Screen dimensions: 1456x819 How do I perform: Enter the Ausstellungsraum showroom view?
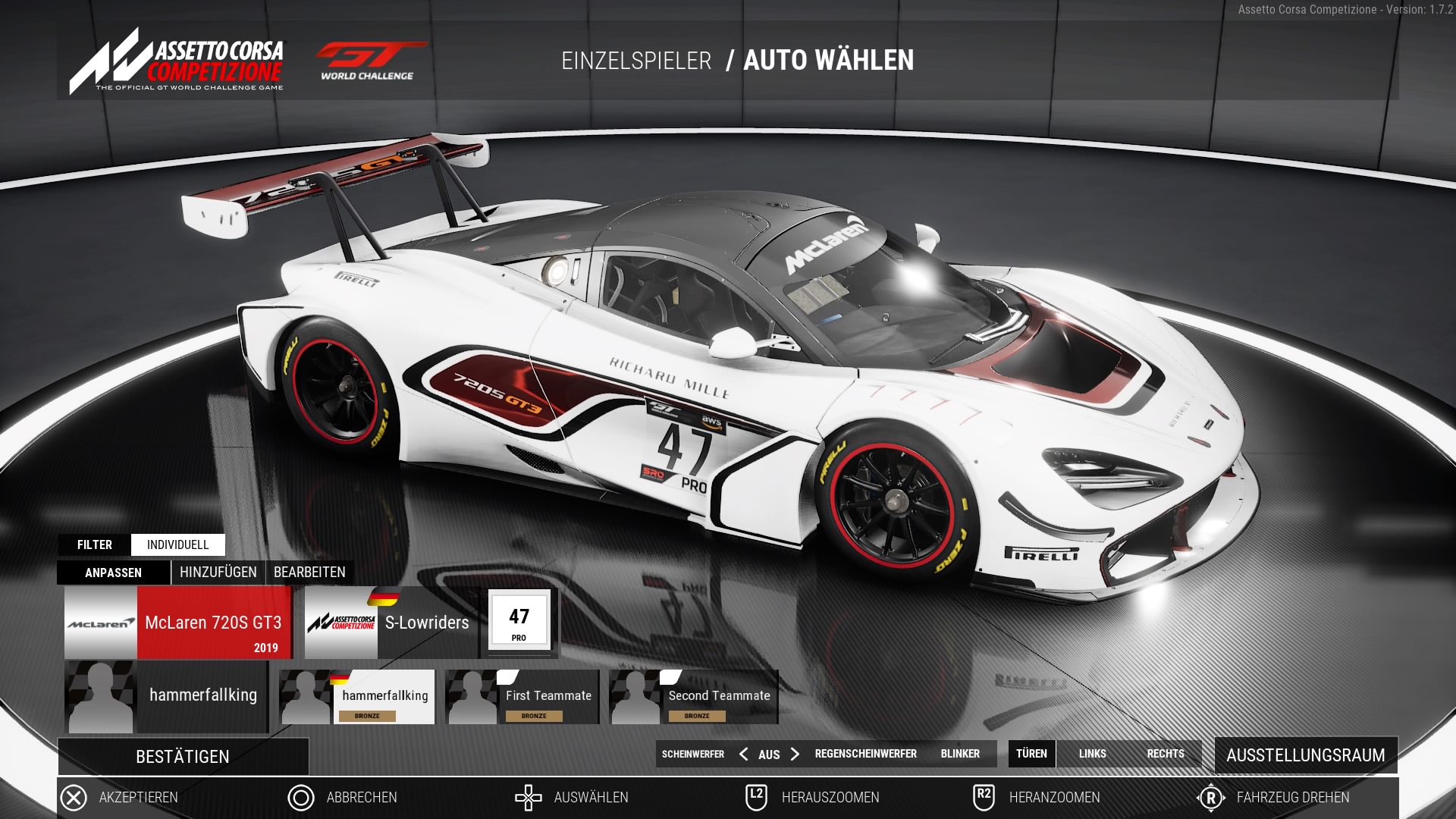point(1305,755)
